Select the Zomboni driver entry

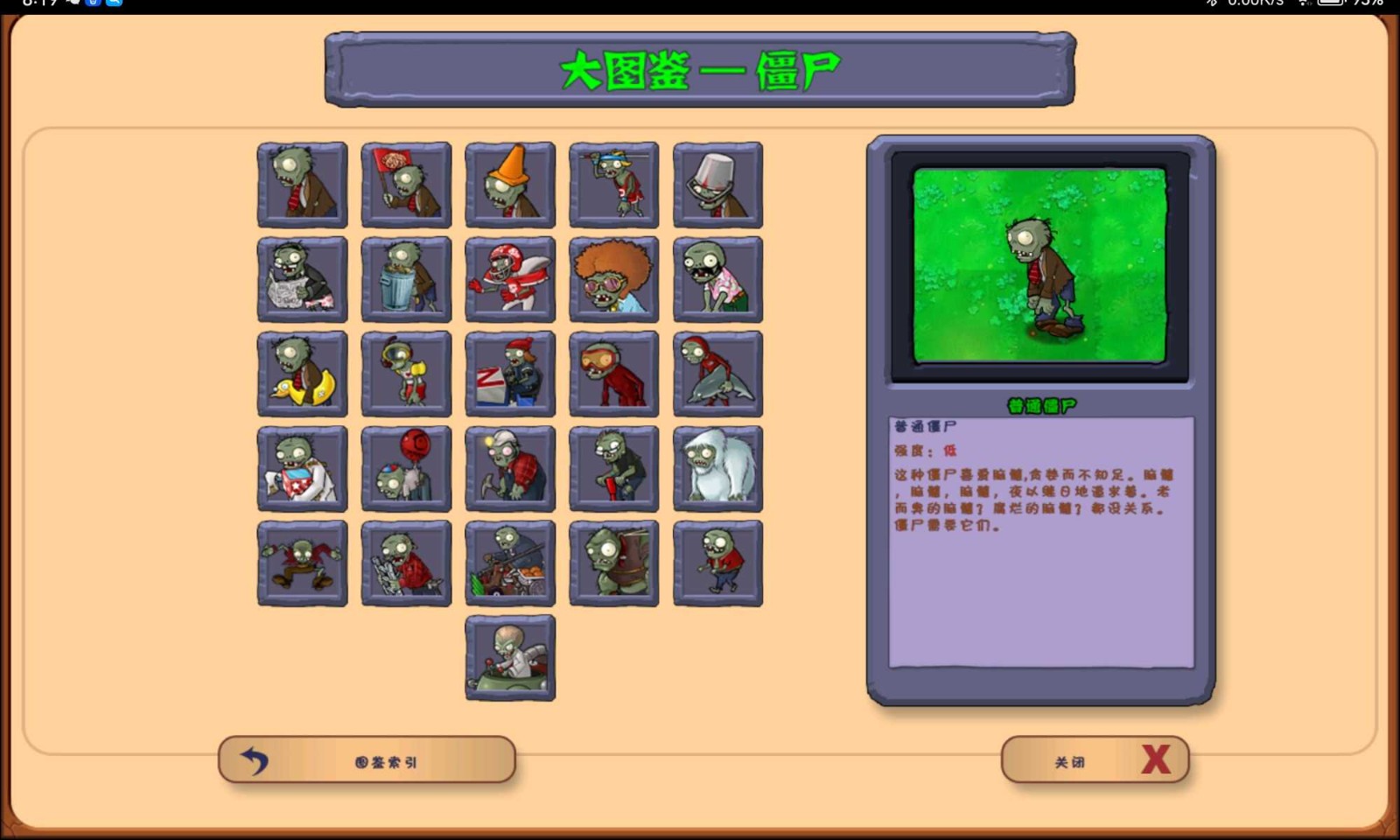tap(510, 374)
